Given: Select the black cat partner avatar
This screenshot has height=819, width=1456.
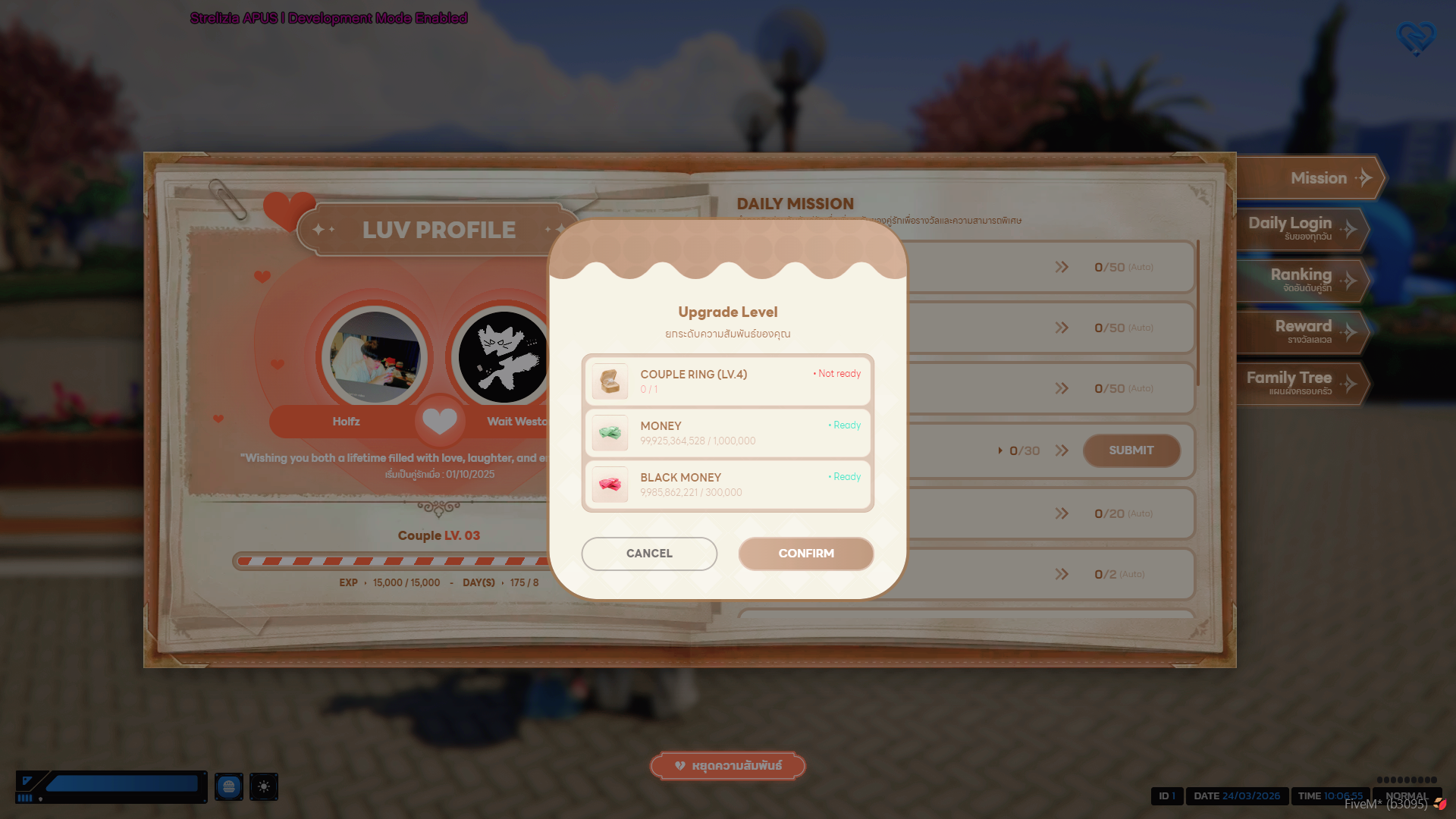Looking at the screenshot, I should point(502,357).
